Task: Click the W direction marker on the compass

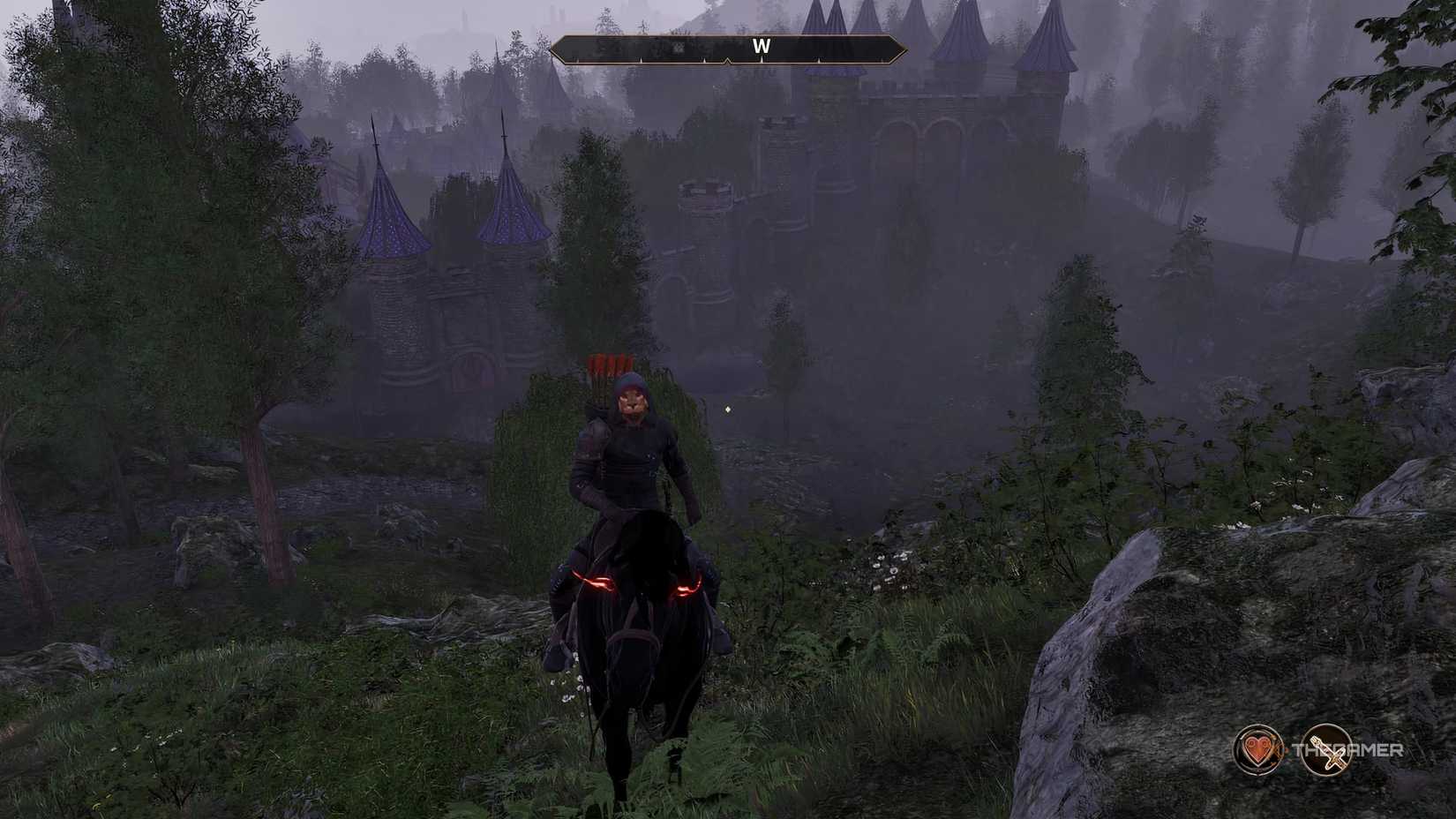Action: coord(761,46)
